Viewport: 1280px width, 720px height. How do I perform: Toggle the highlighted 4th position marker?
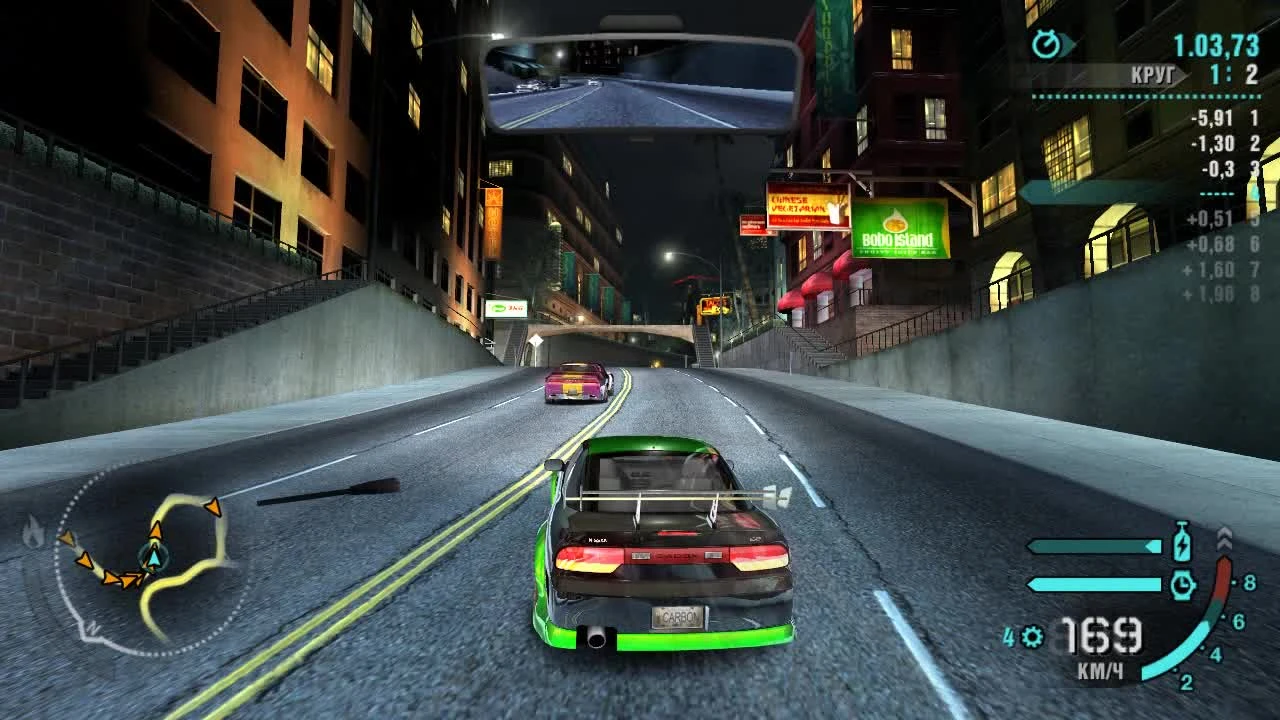1251,193
